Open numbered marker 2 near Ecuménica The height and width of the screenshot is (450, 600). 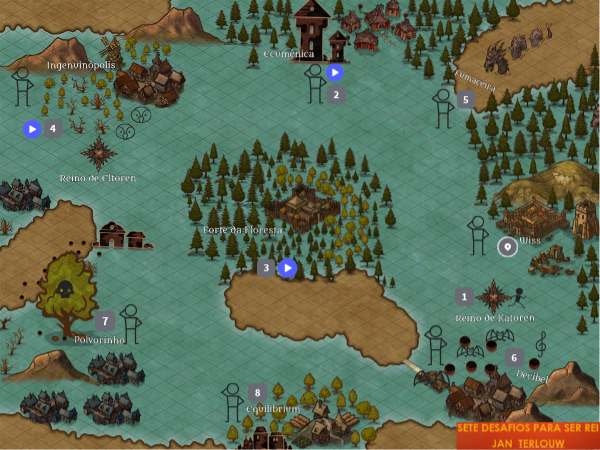pyautogui.click(x=336, y=95)
